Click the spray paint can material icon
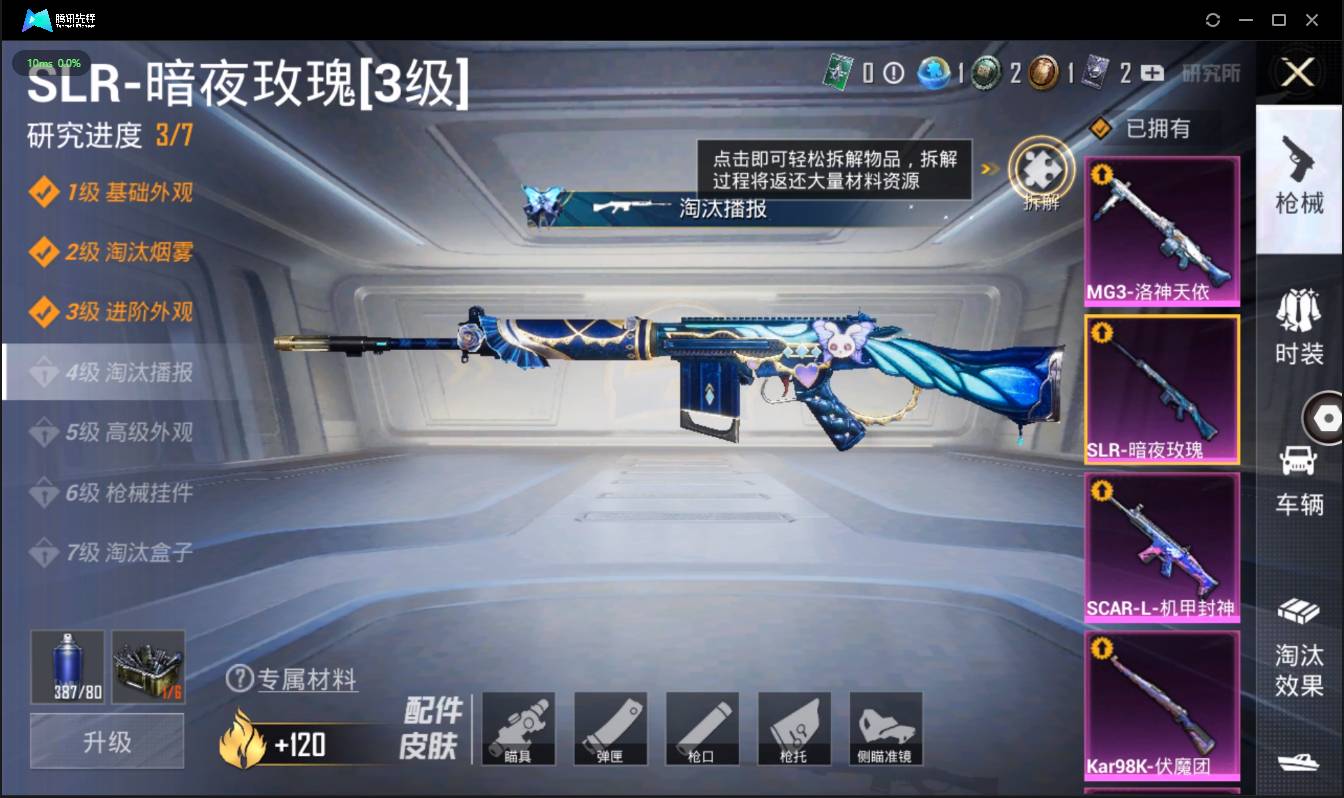 coord(66,667)
